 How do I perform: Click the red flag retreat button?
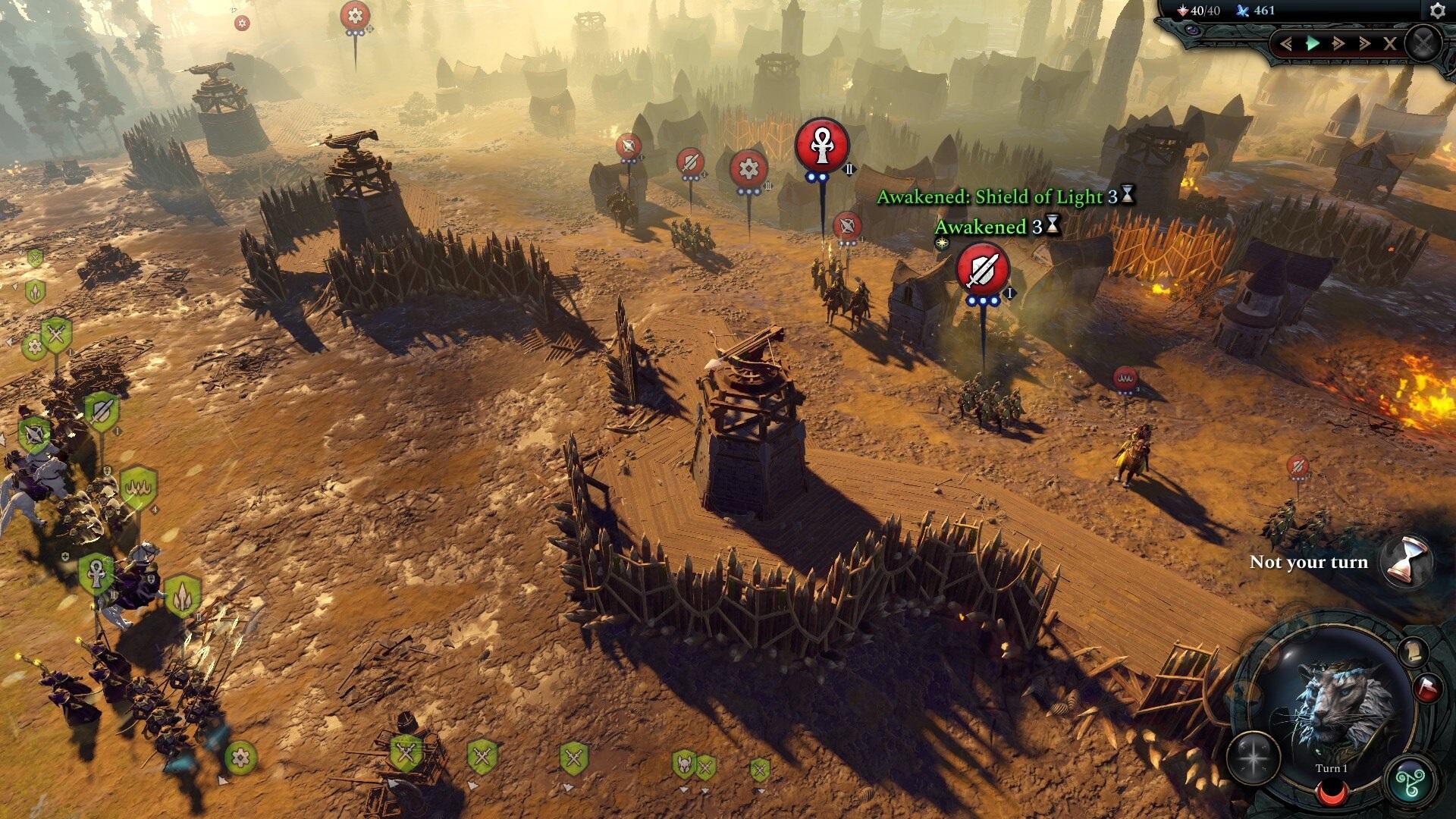click(x=1426, y=687)
